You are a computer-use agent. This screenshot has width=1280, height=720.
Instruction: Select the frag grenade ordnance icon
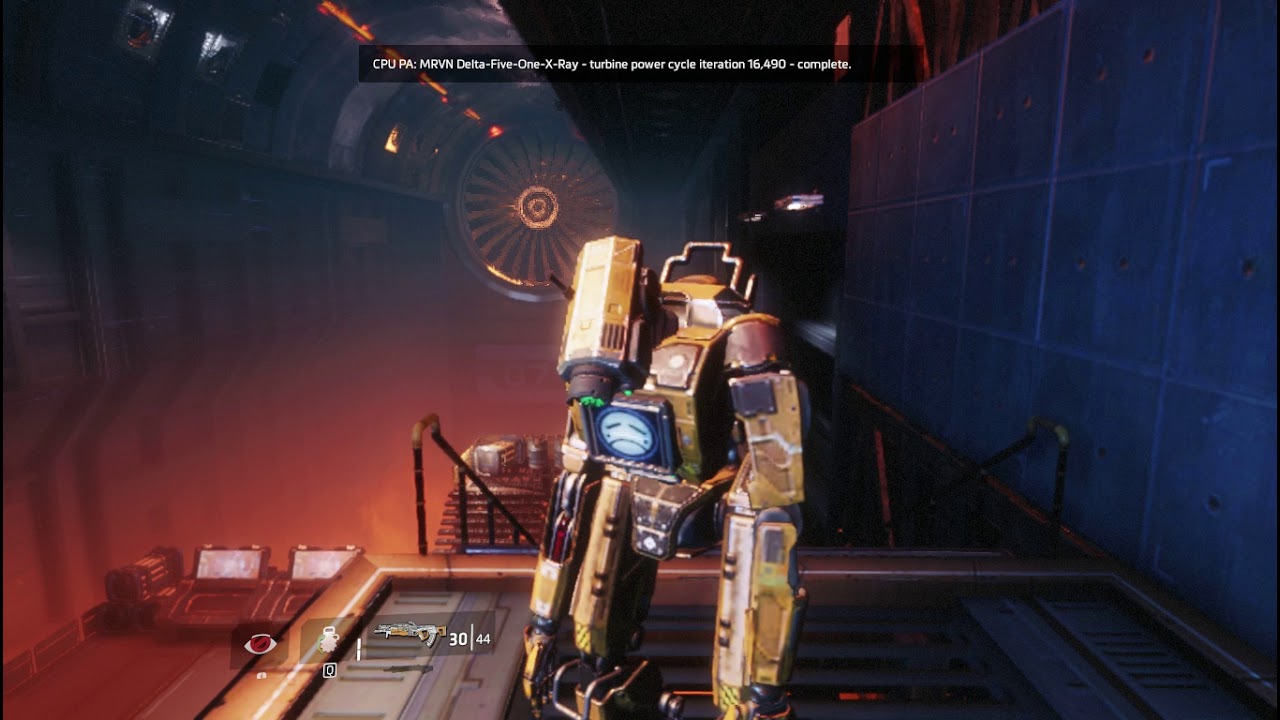click(329, 641)
